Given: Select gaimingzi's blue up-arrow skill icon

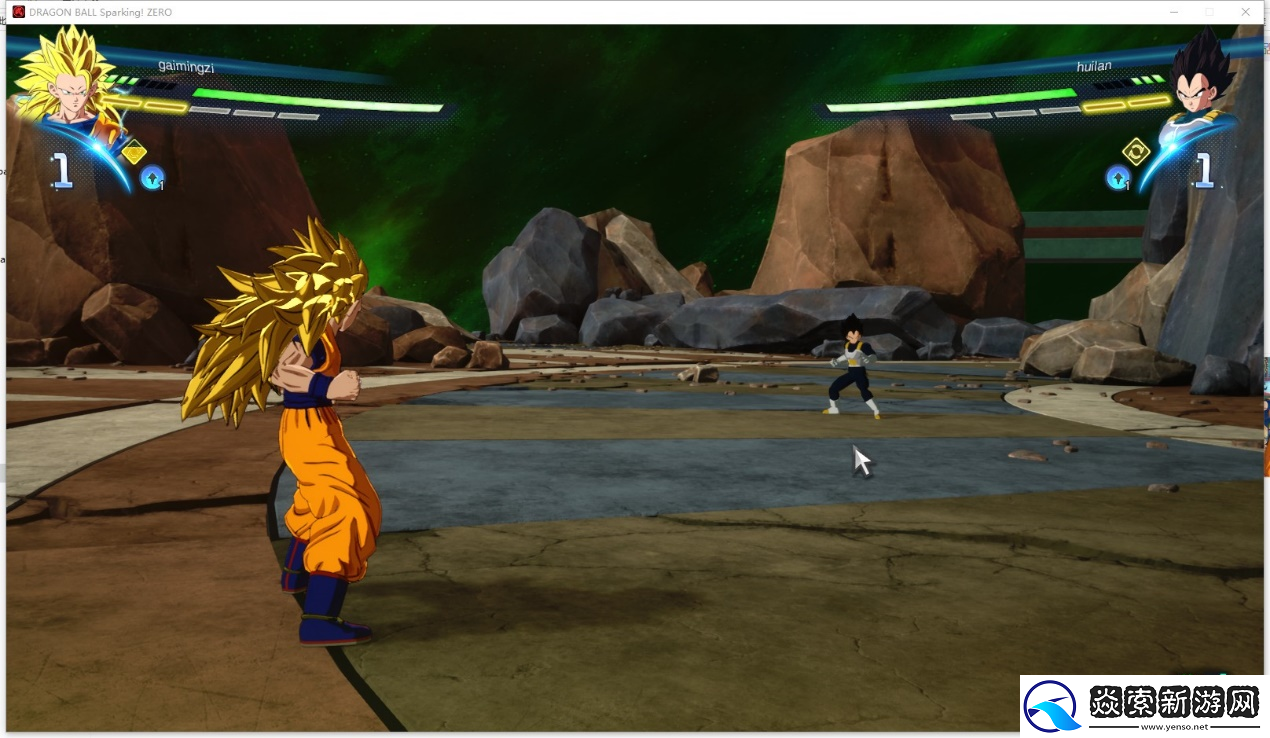Looking at the screenshot, I should pos(152,178).
